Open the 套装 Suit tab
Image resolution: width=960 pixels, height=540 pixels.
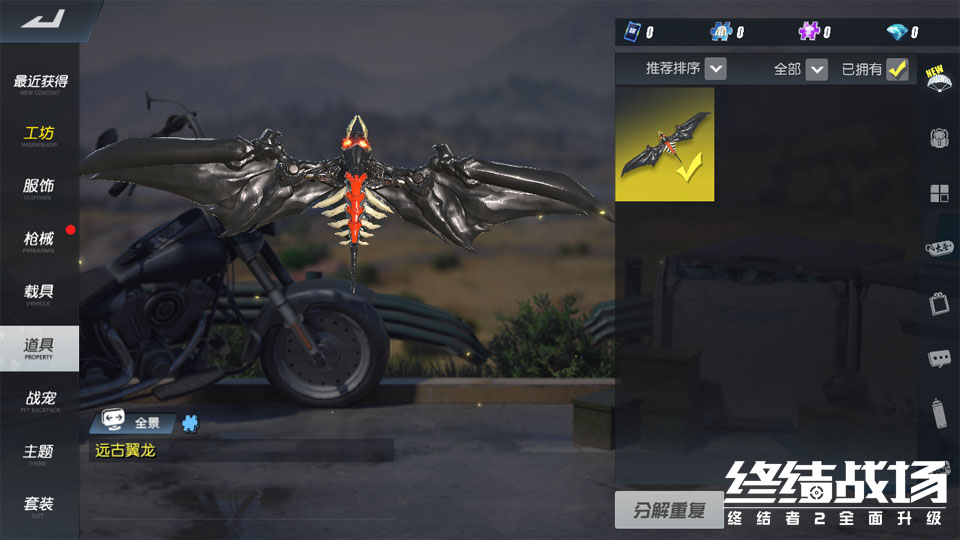pyautogui.click(x=40, y=505)
